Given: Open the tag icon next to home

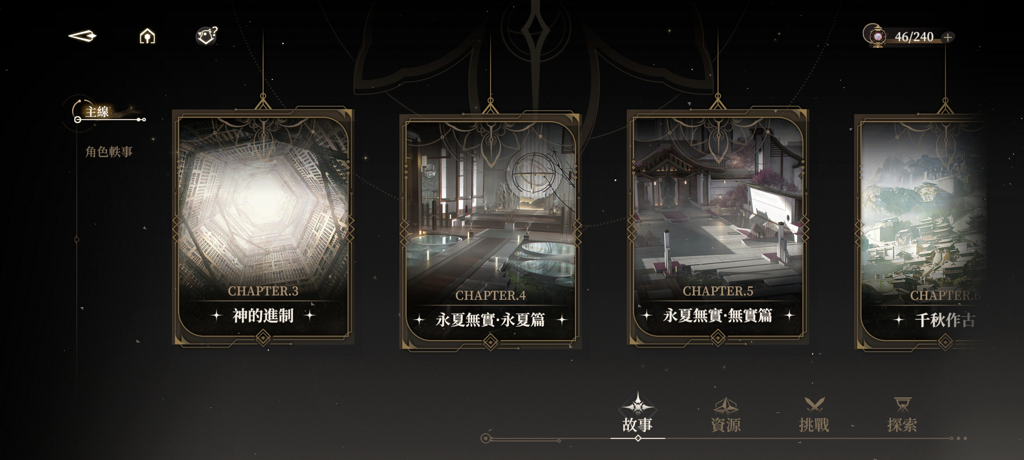Looking at the screenshot, I should (206, 36).
